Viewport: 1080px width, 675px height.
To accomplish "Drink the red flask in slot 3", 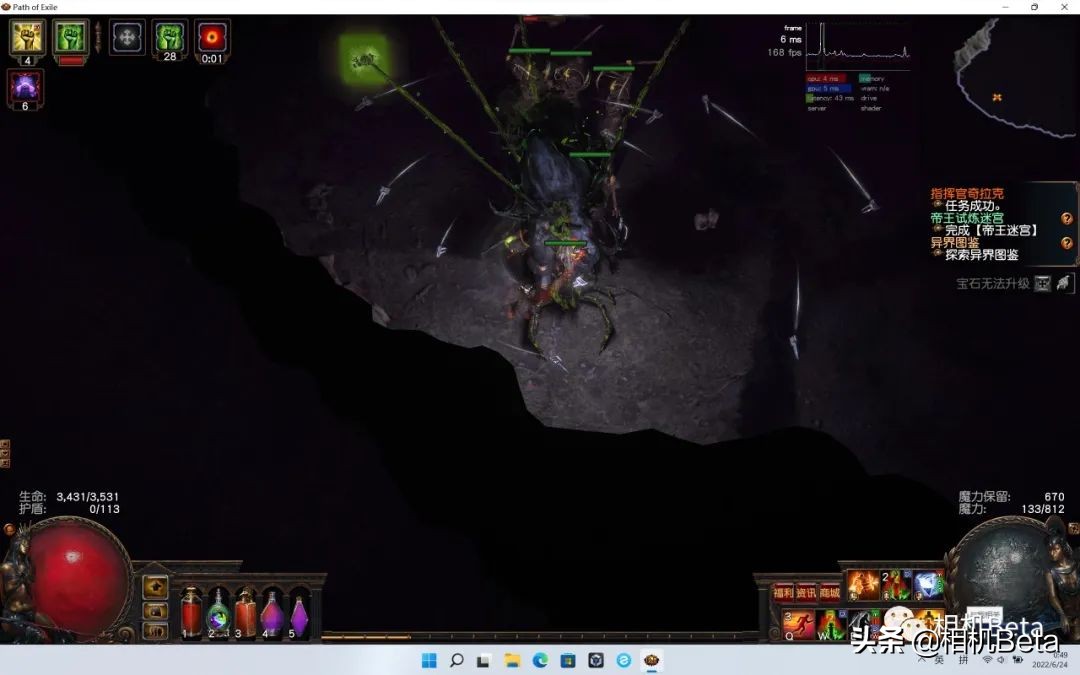I will coord(245,612).
